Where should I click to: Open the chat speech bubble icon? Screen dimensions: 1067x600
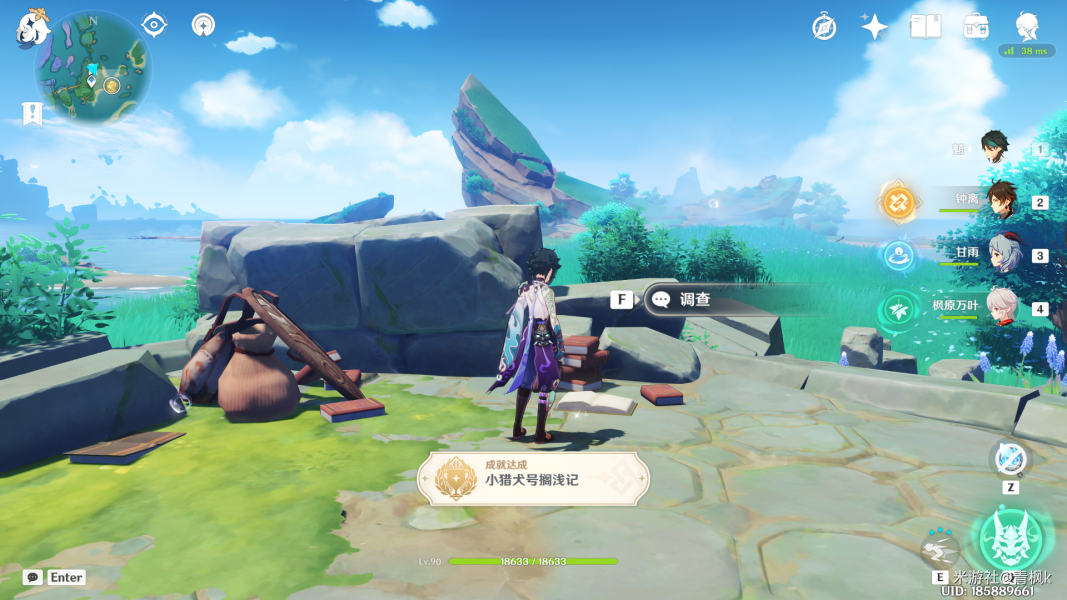click(32, 577)
